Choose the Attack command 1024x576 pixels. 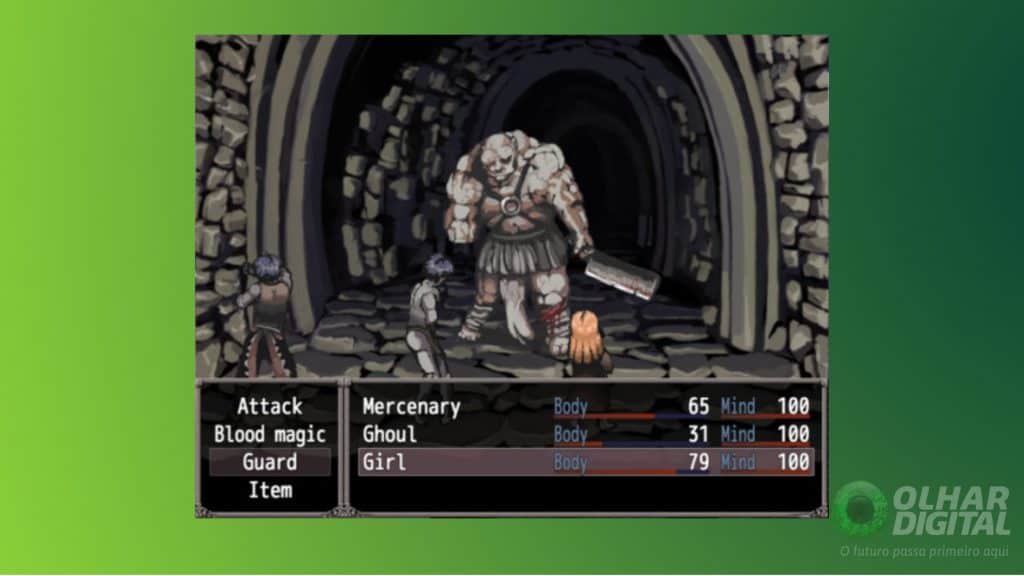pos(269,407)
